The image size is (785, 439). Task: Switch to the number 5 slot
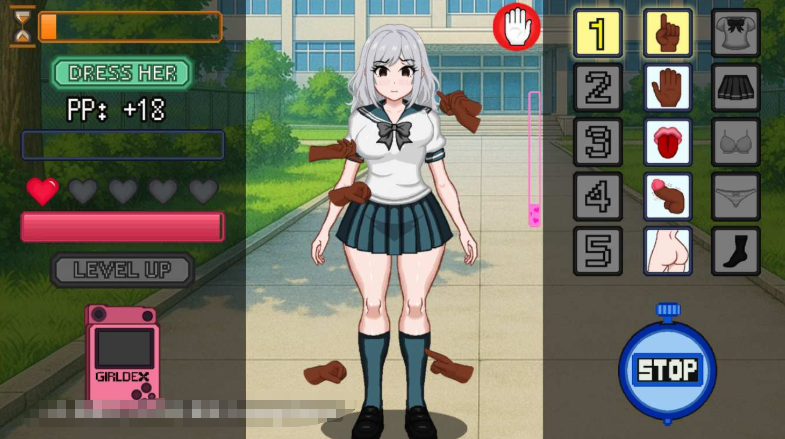coord(598,251)
